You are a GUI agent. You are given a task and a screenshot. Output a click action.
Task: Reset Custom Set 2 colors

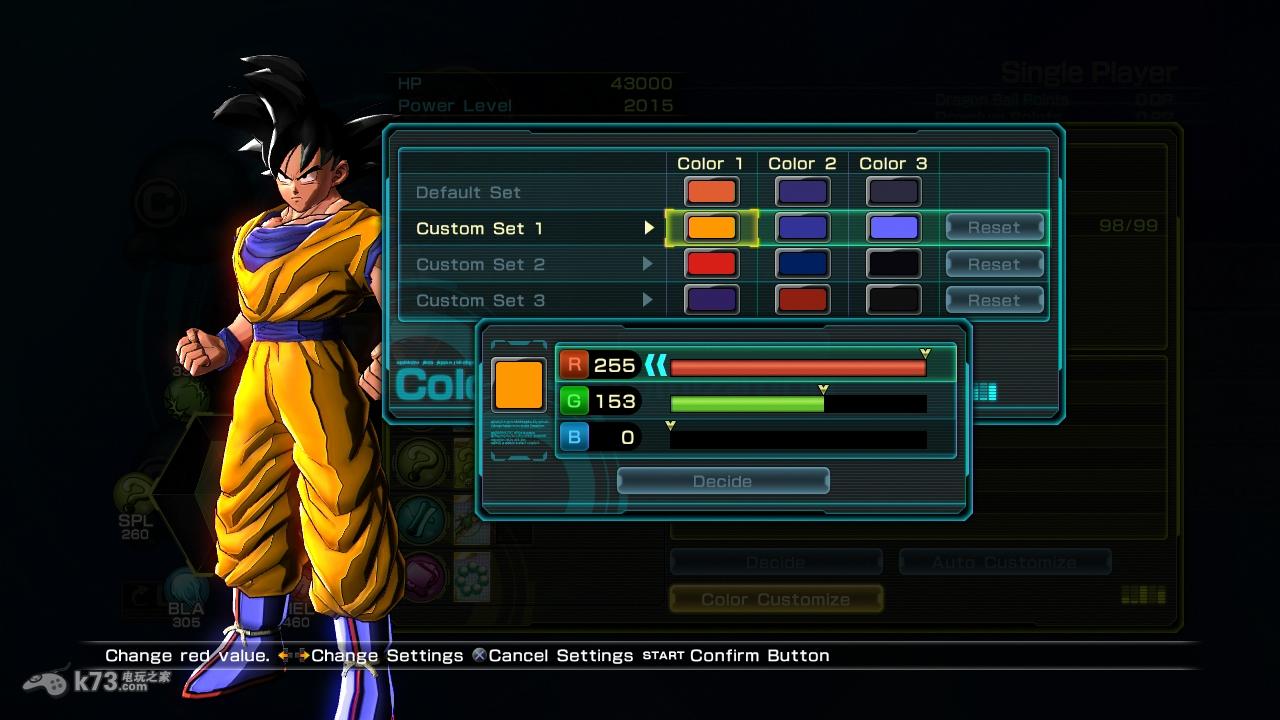994,265
